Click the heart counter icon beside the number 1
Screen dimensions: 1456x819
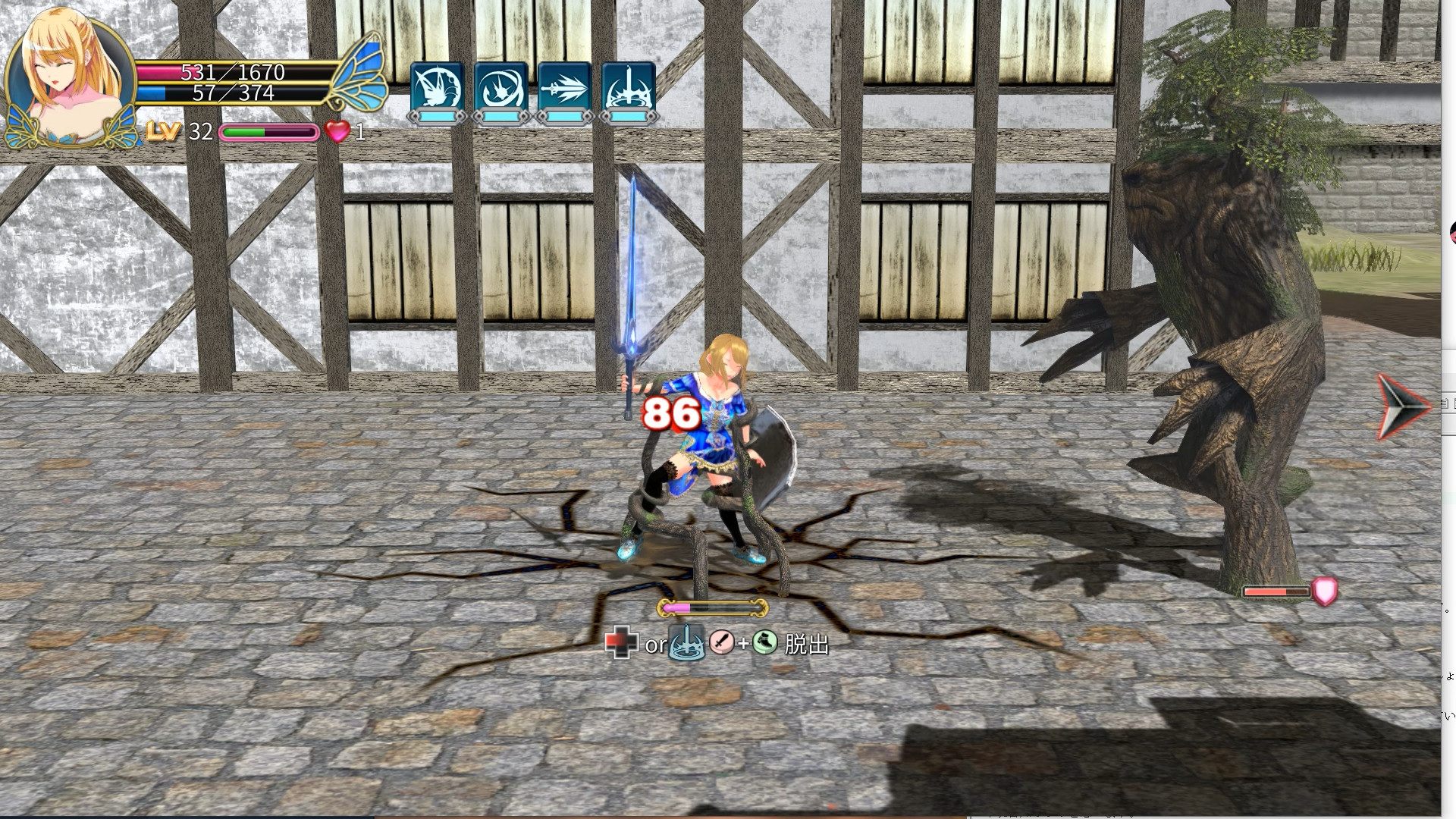coord(337,133)
